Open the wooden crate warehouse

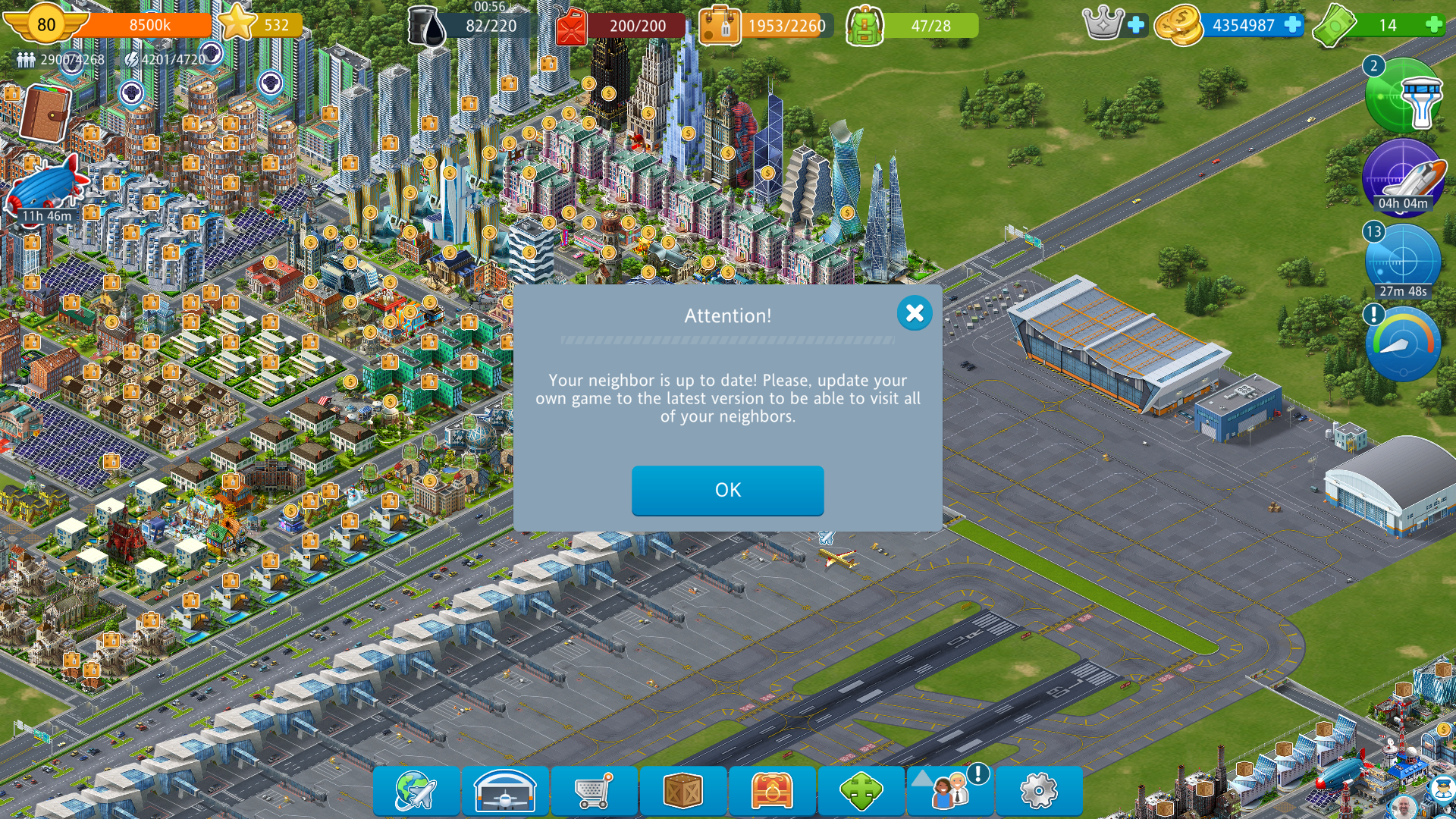682,791
